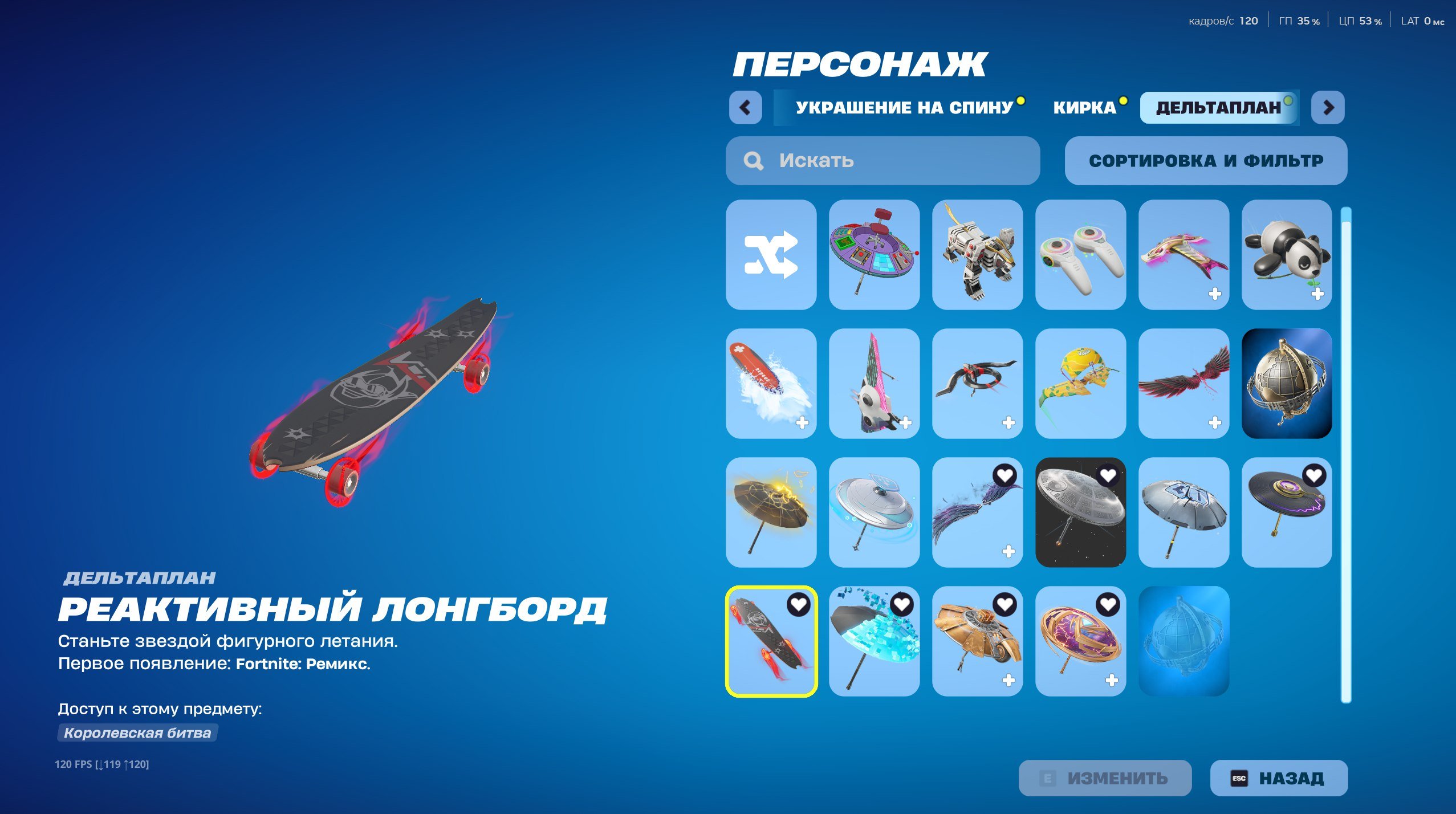Open sorting and filter options
Screen dimensions: 1456x814
click(x=1206, y=161)
